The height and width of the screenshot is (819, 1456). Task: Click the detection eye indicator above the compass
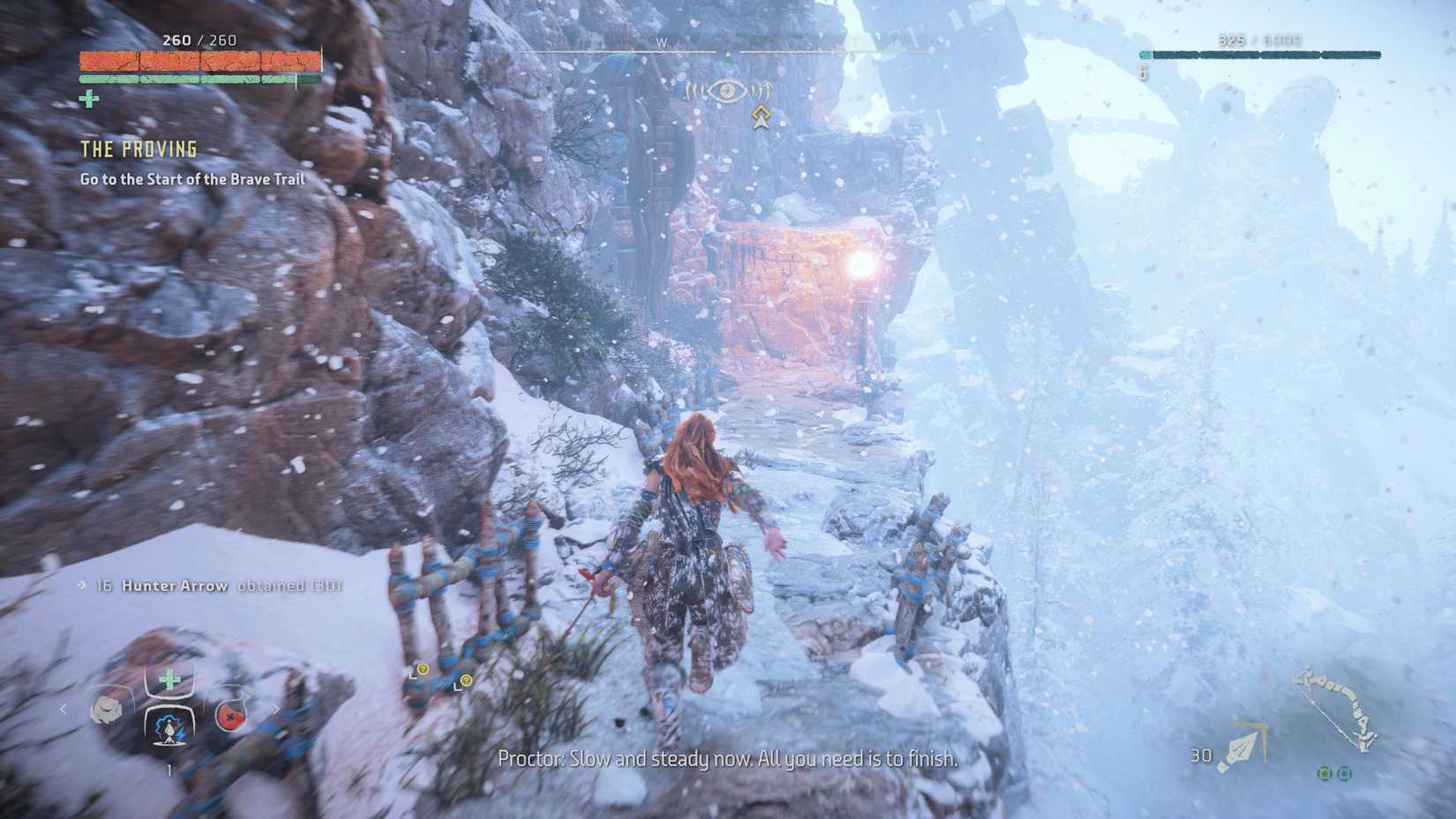click(x=726, y=88)
